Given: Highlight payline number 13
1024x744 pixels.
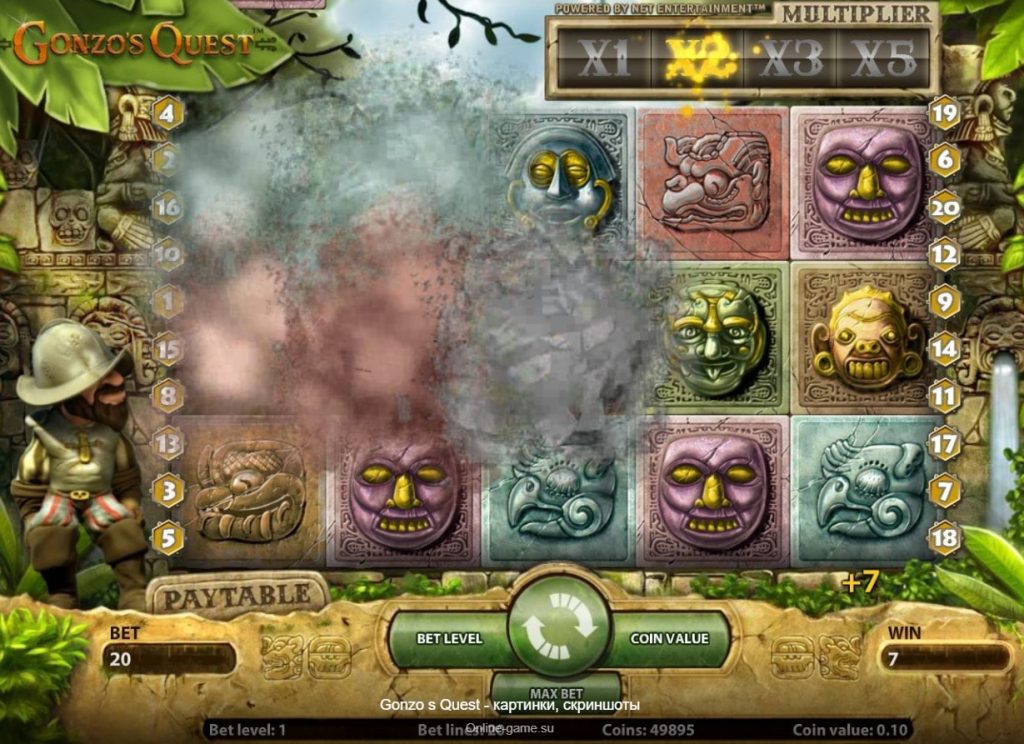Looking at the screenshot, I should pyautogui.click(x=167, y=442).
